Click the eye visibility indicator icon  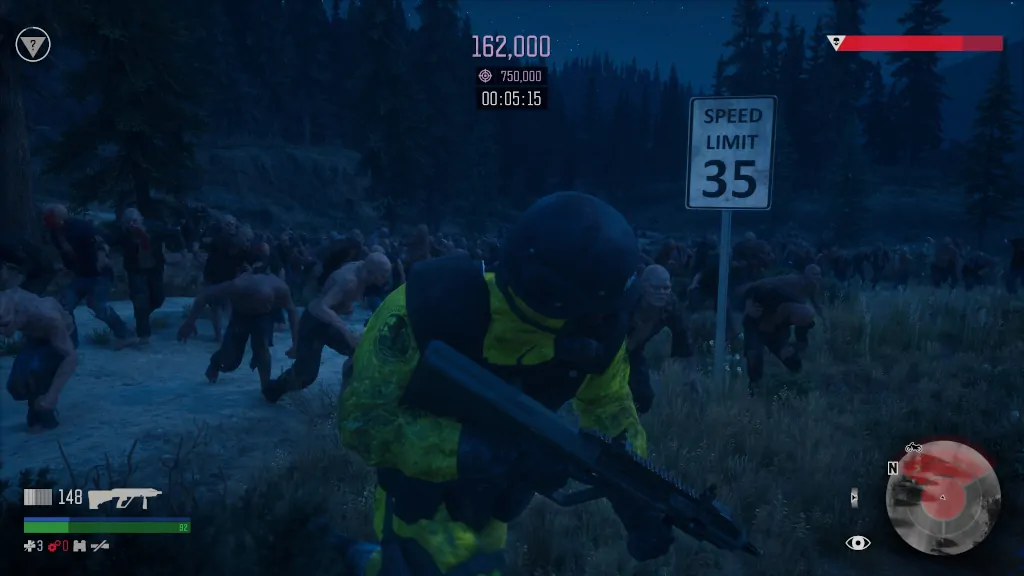coord(857,543)
